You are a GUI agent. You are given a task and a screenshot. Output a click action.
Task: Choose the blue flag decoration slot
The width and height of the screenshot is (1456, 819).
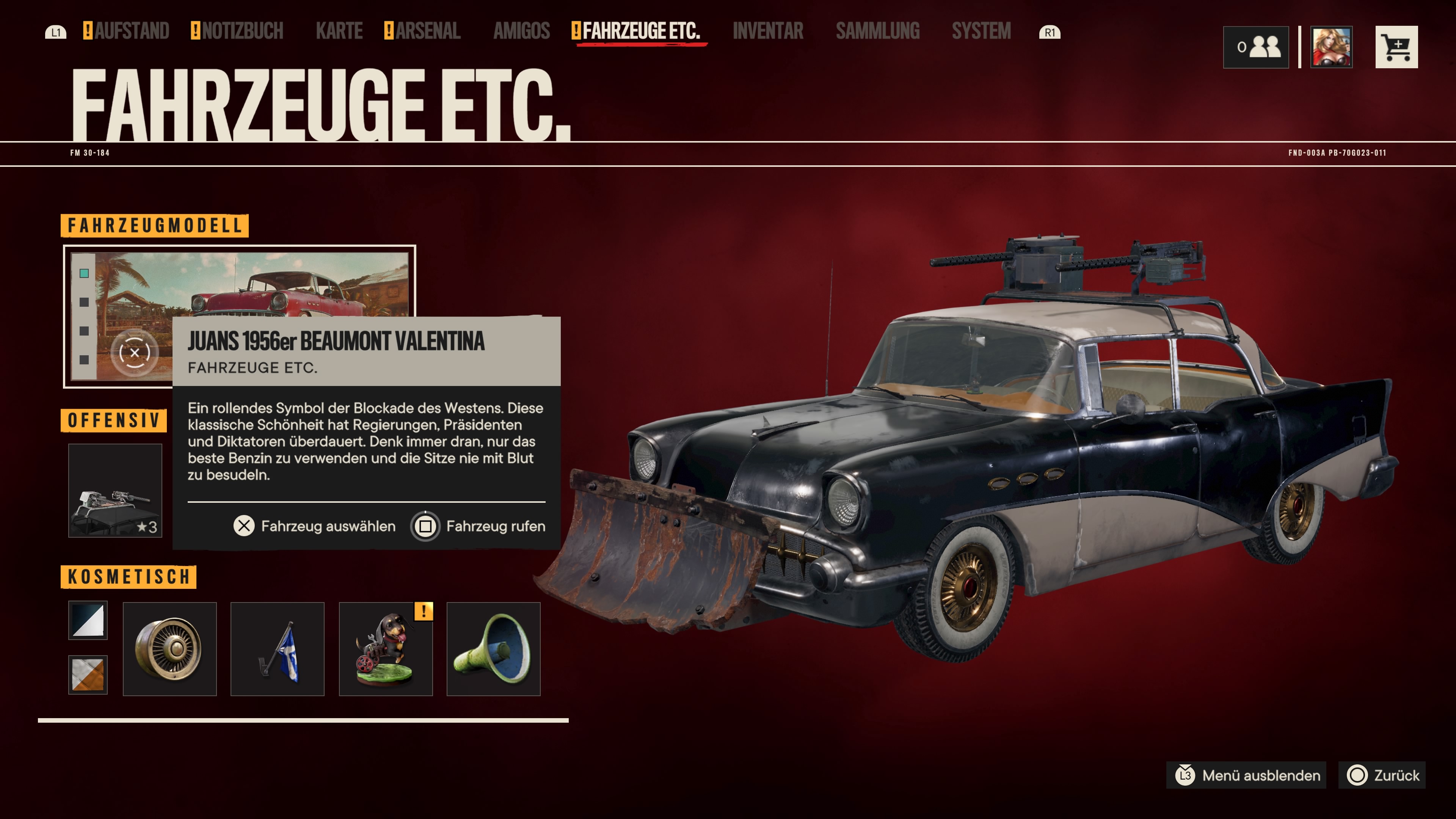tap(278, 649)
